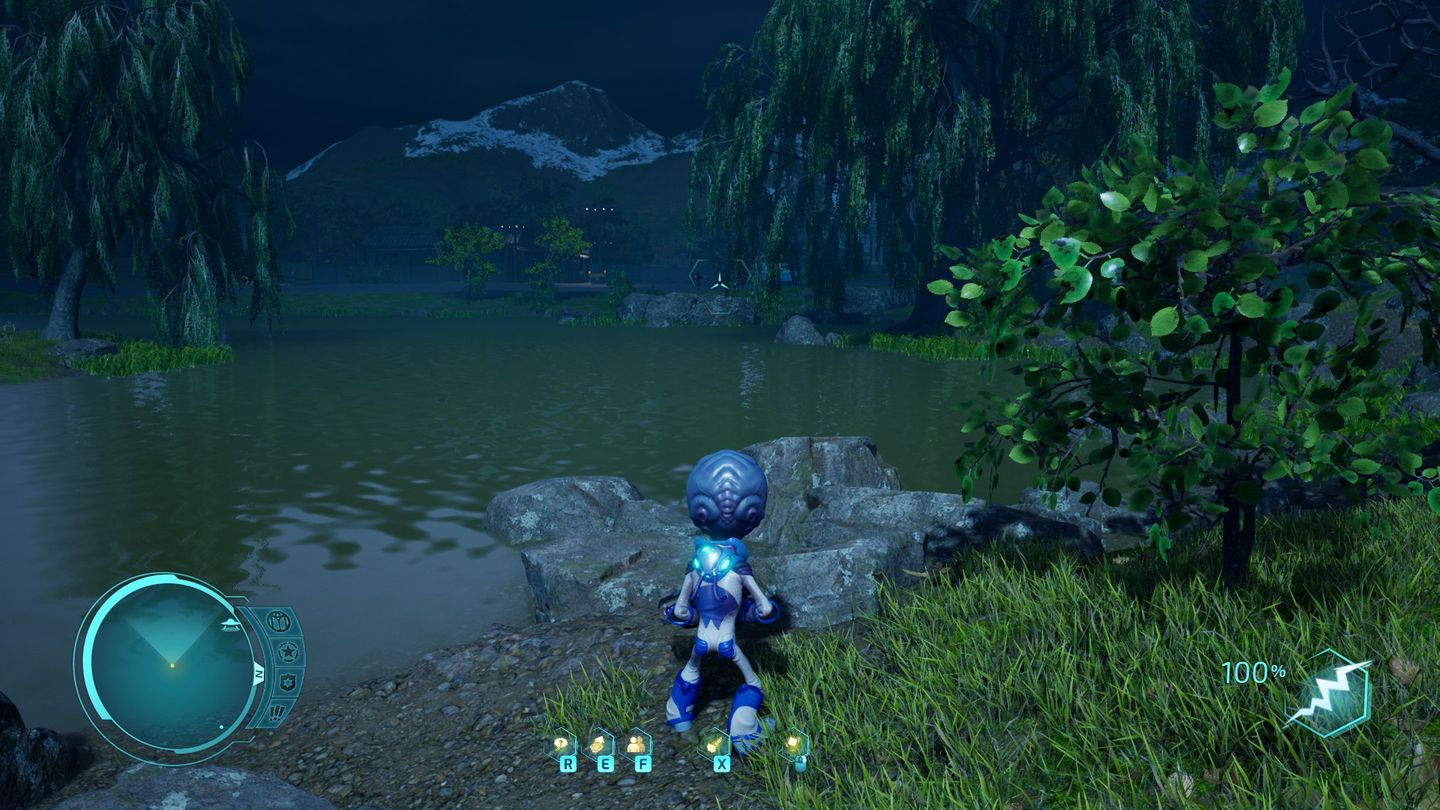Click the police badge alert icon

tap(288, 683)
